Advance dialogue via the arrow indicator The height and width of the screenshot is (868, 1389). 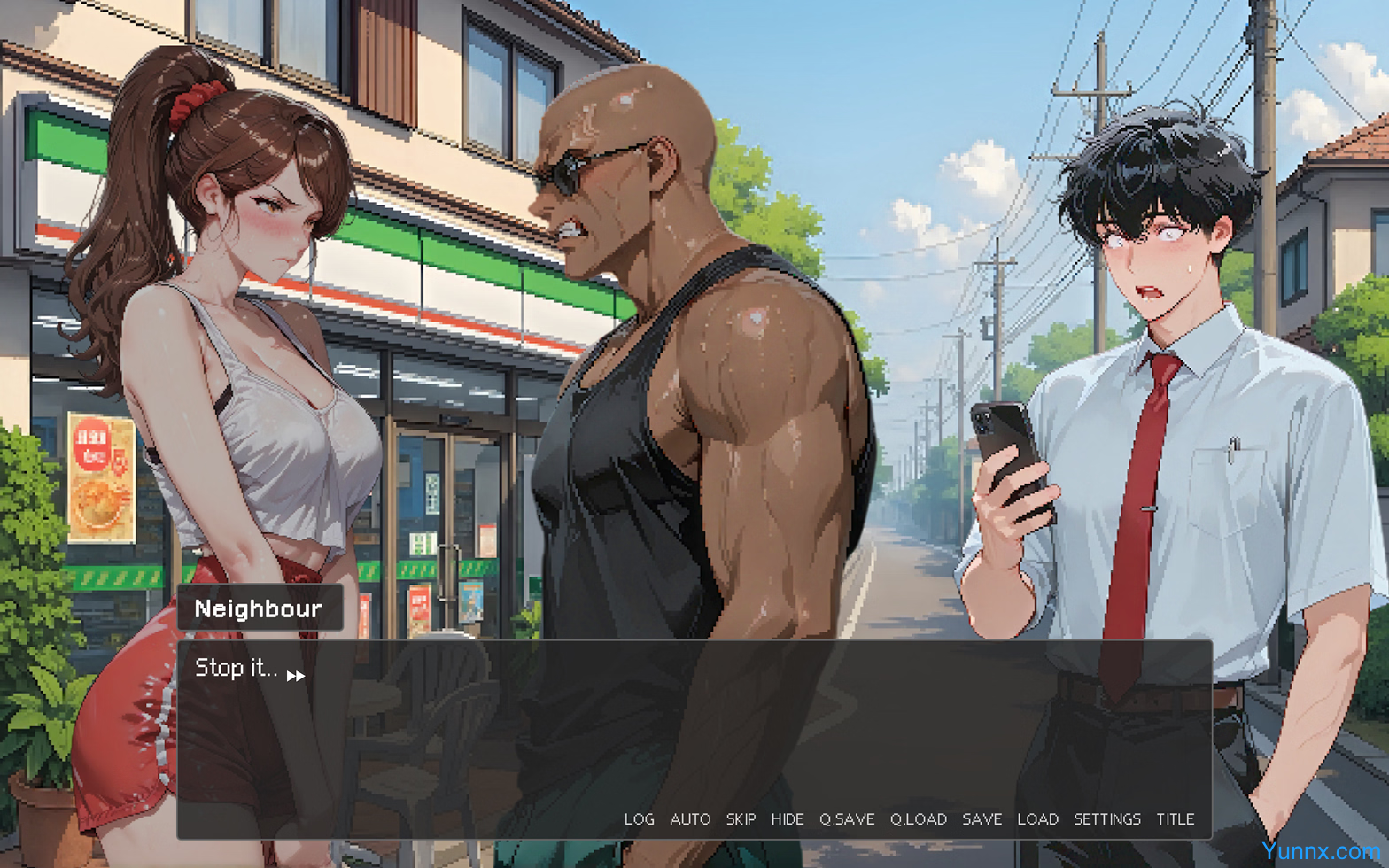coord(296,676)
